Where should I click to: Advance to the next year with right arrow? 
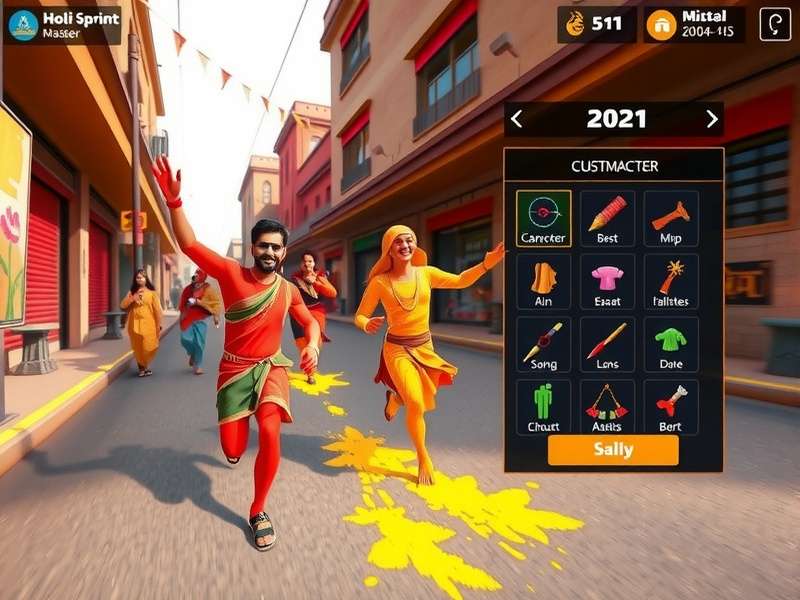pyautogui.click(x=711, y=119)
